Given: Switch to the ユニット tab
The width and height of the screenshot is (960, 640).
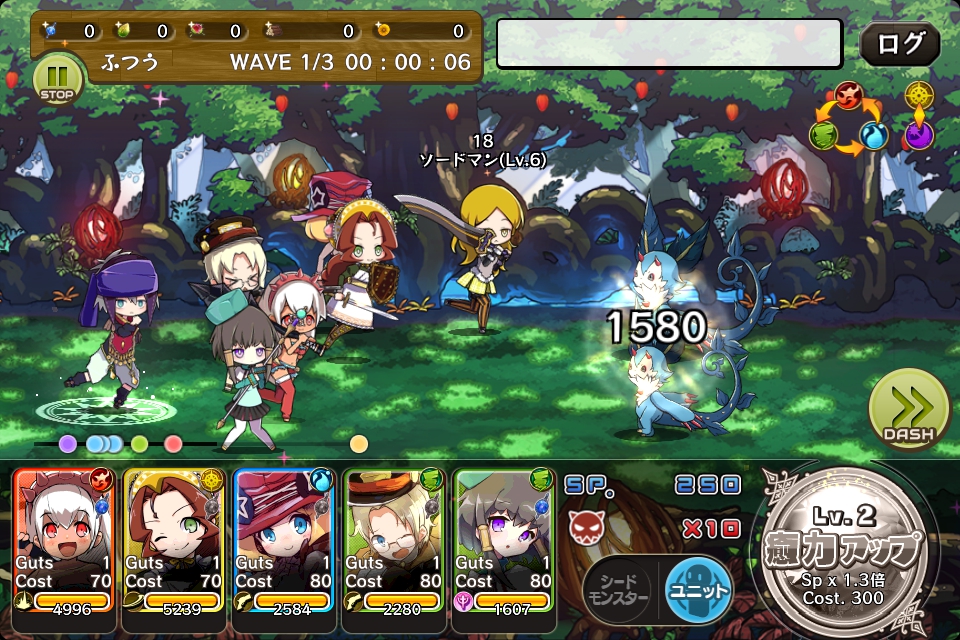Looking at the screenshot, I should [x=697, y=590].
